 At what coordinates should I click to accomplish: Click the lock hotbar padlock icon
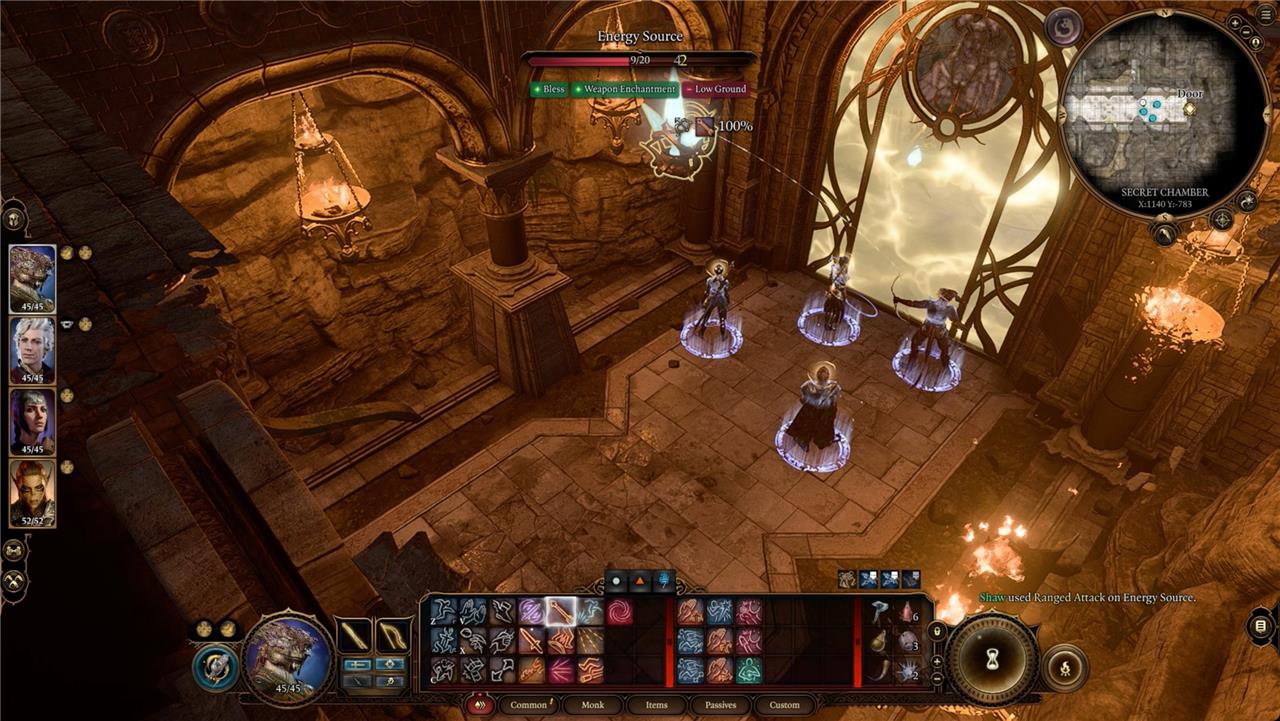click(x=937, y=632)
